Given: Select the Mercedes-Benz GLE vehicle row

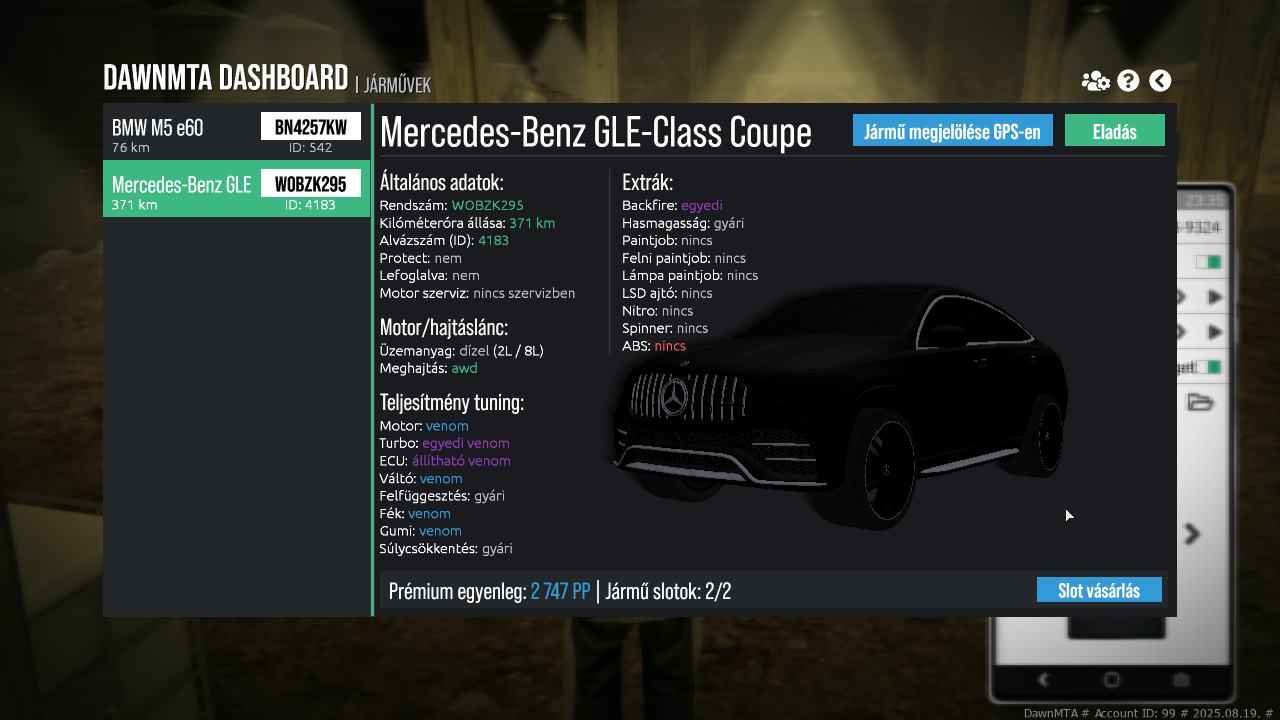Looking at the screenshot, I should [x=236, y=189].
